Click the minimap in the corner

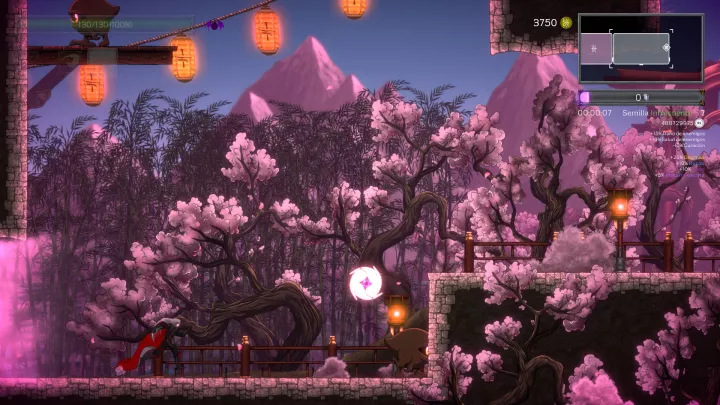(x=640, y=48)
